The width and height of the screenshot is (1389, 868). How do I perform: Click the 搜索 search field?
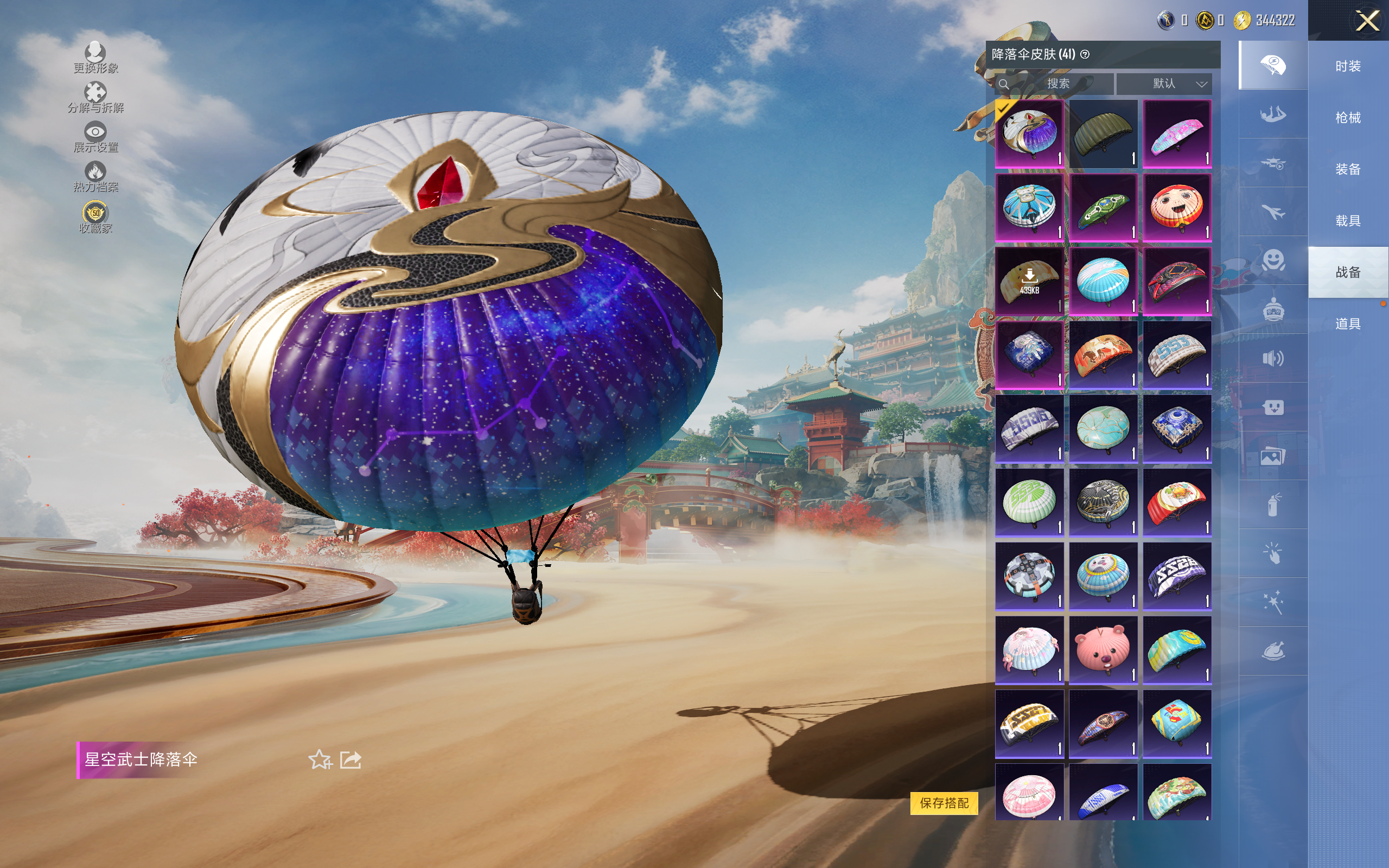(1056, 84)
